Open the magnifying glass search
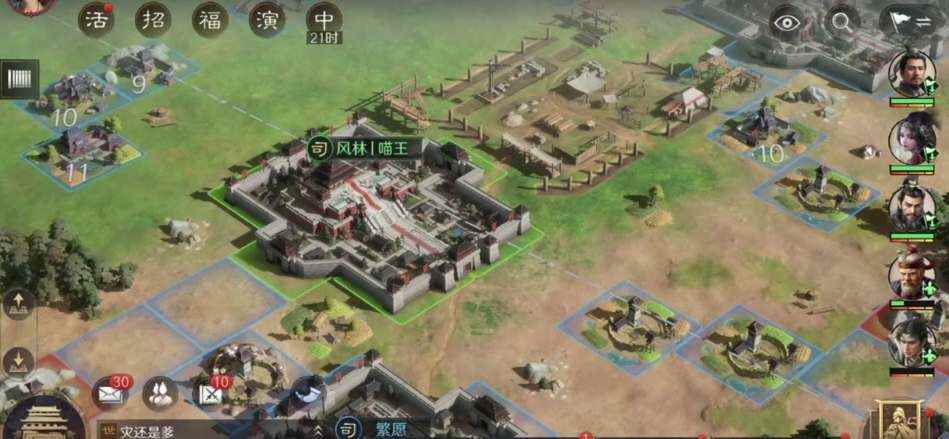949x439 pixels. pyautogui.click(x=843, y=21)
